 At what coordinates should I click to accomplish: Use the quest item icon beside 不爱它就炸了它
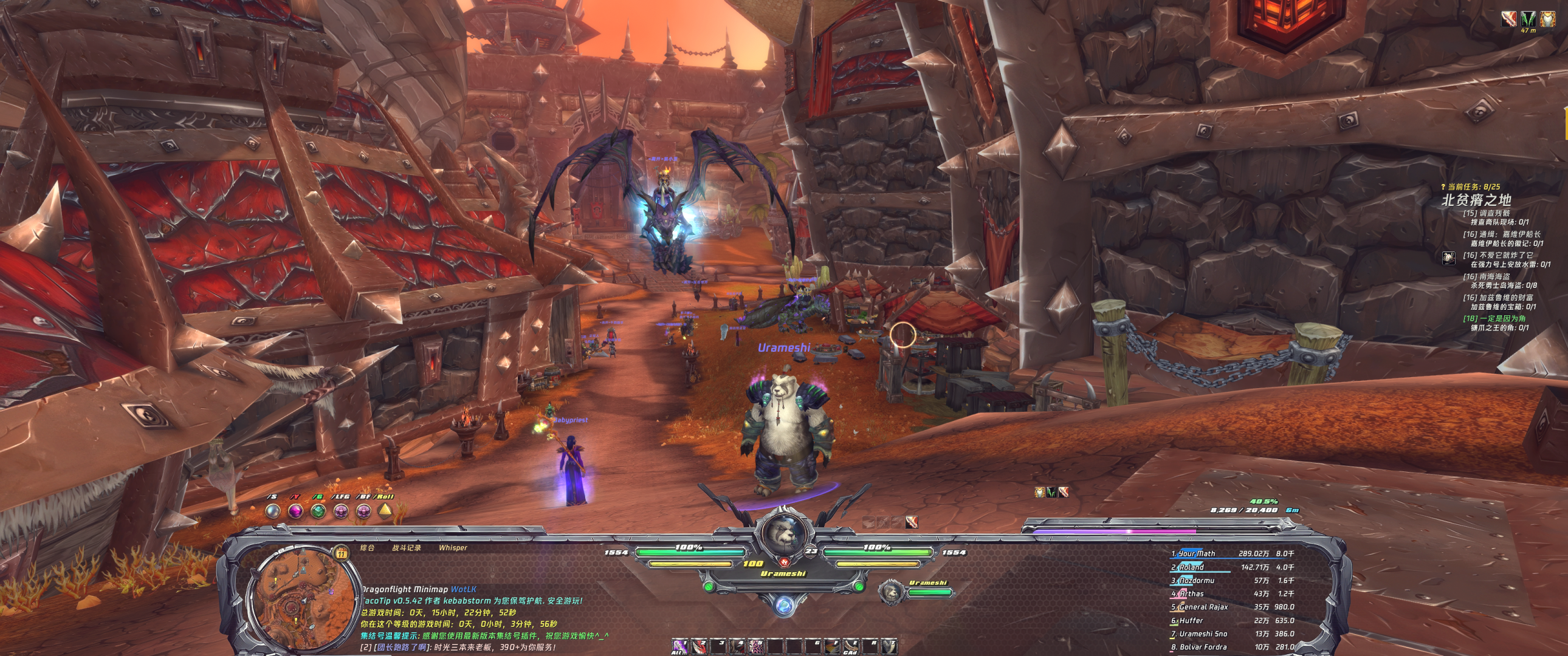pos(1449,258)
